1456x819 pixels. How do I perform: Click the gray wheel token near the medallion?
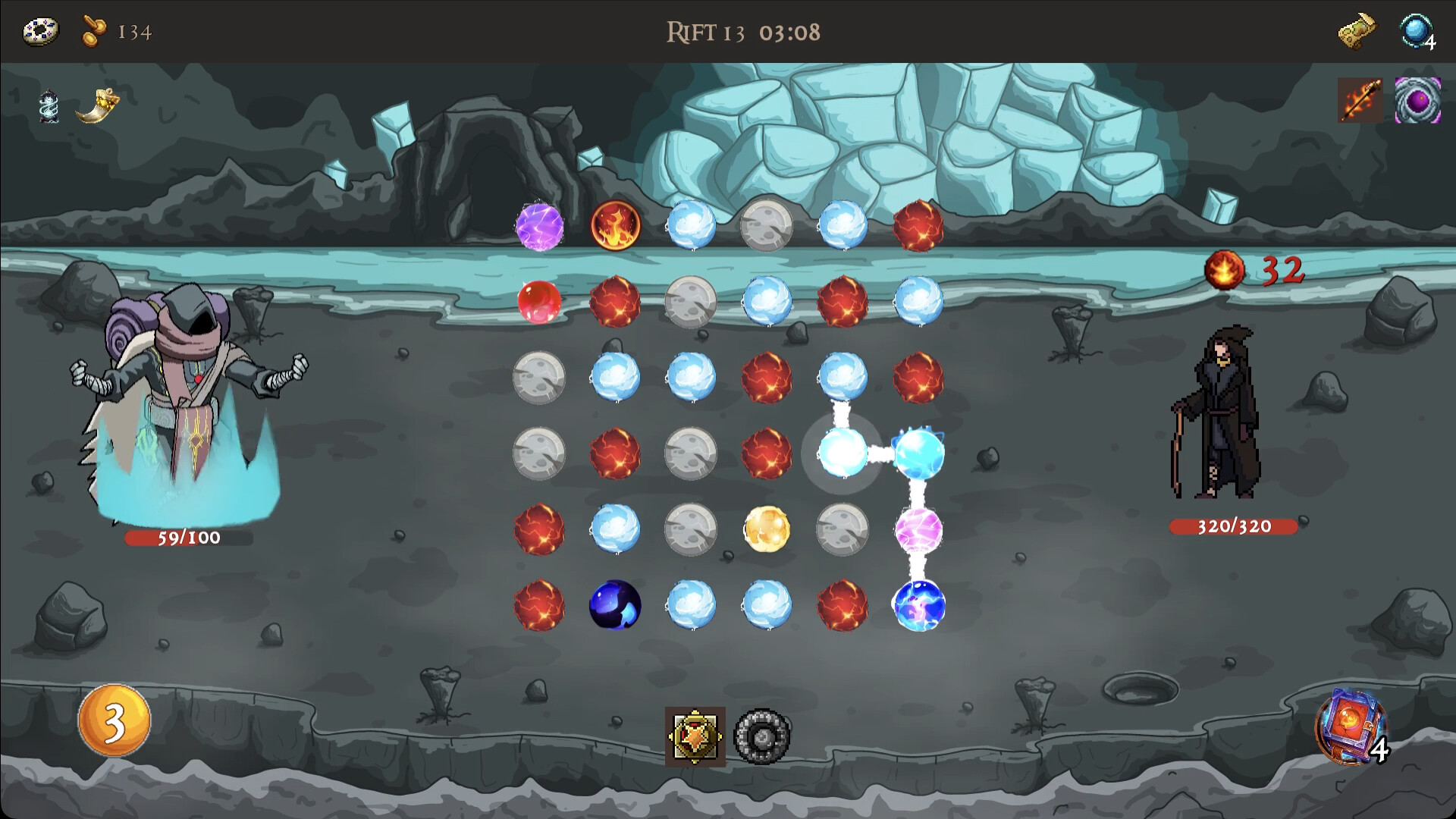(x=762, y=734)
